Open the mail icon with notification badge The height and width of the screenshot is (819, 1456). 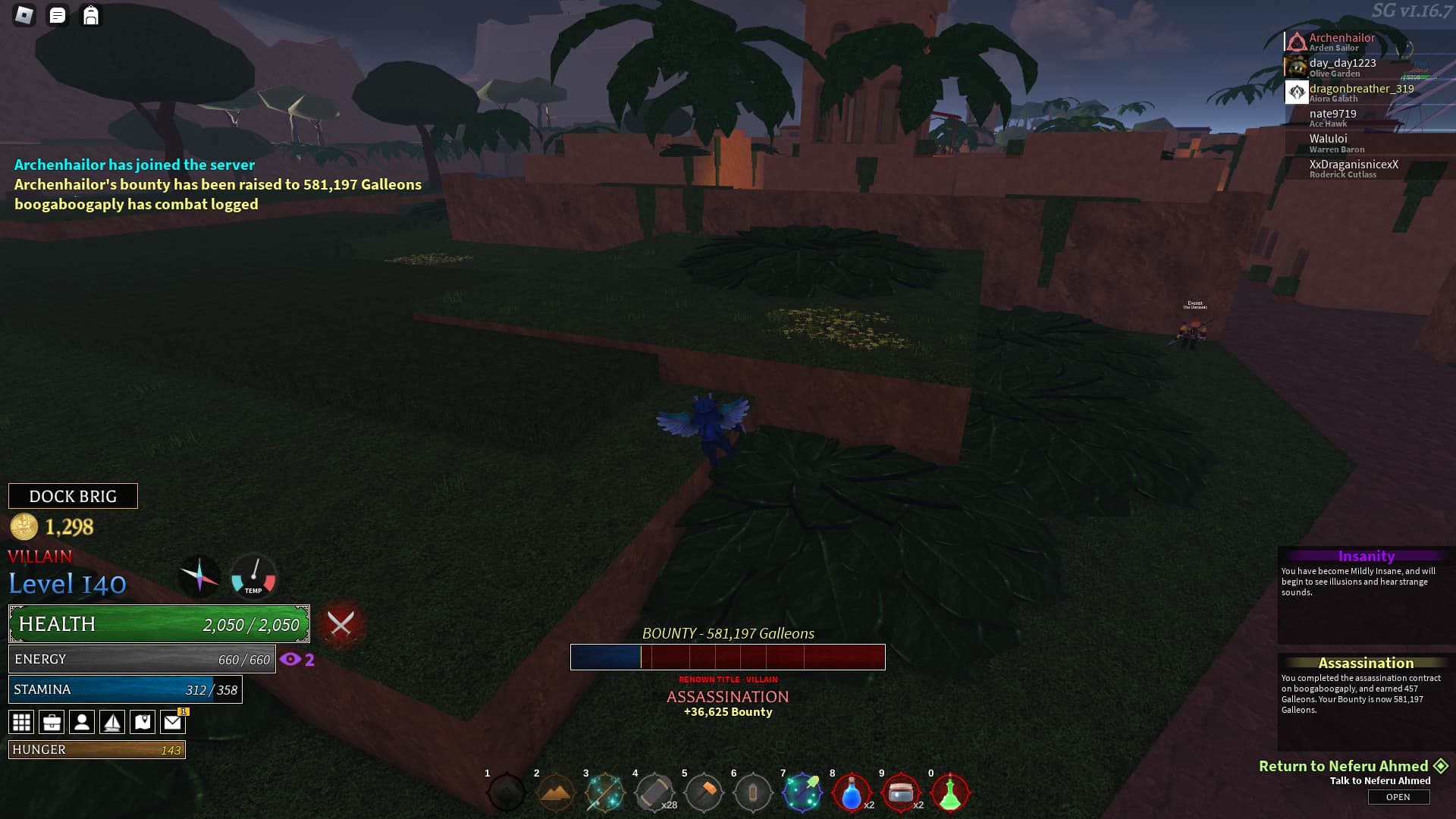tap(173, 721)
